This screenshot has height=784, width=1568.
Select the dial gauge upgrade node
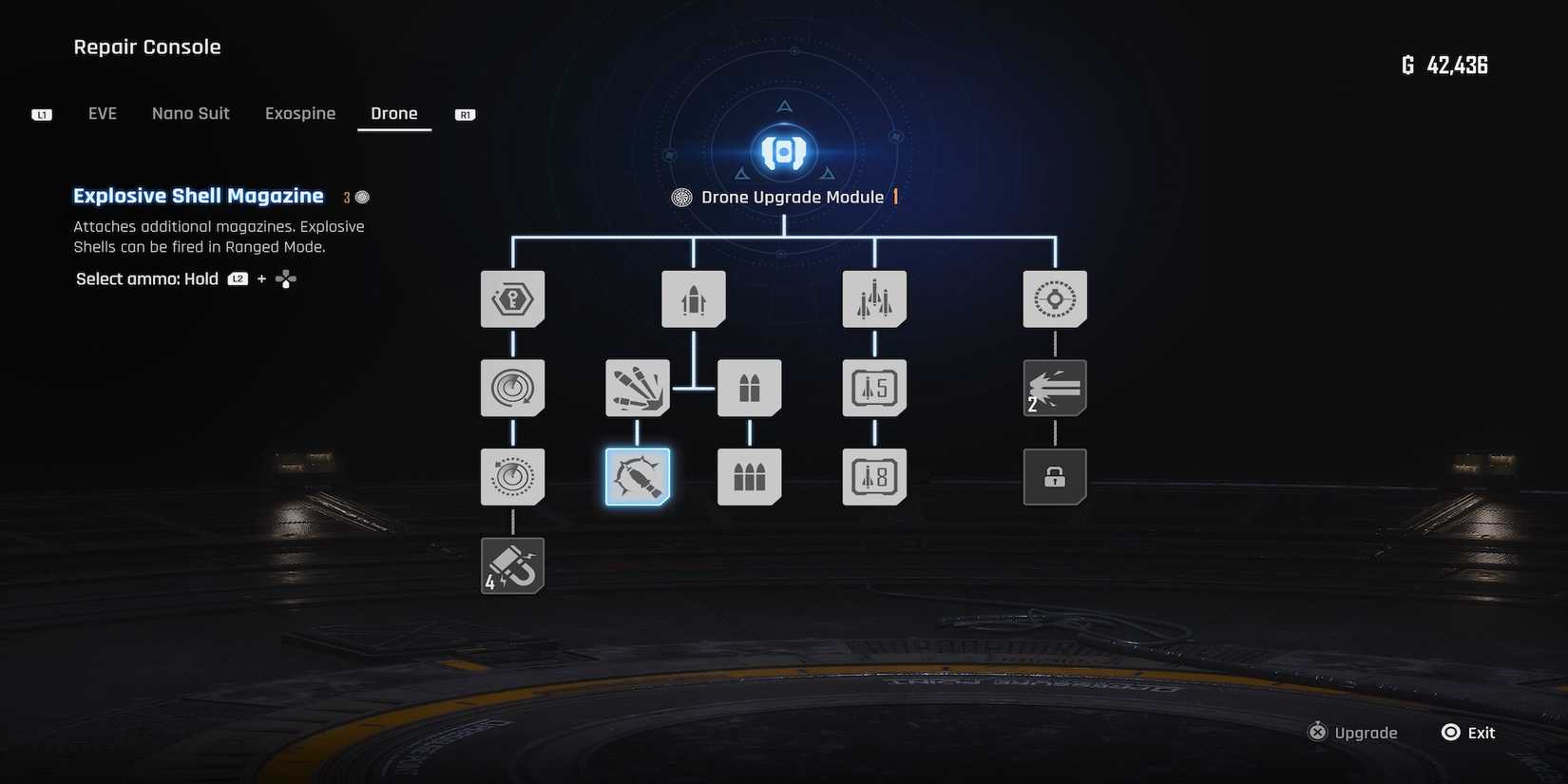point(512,476)
